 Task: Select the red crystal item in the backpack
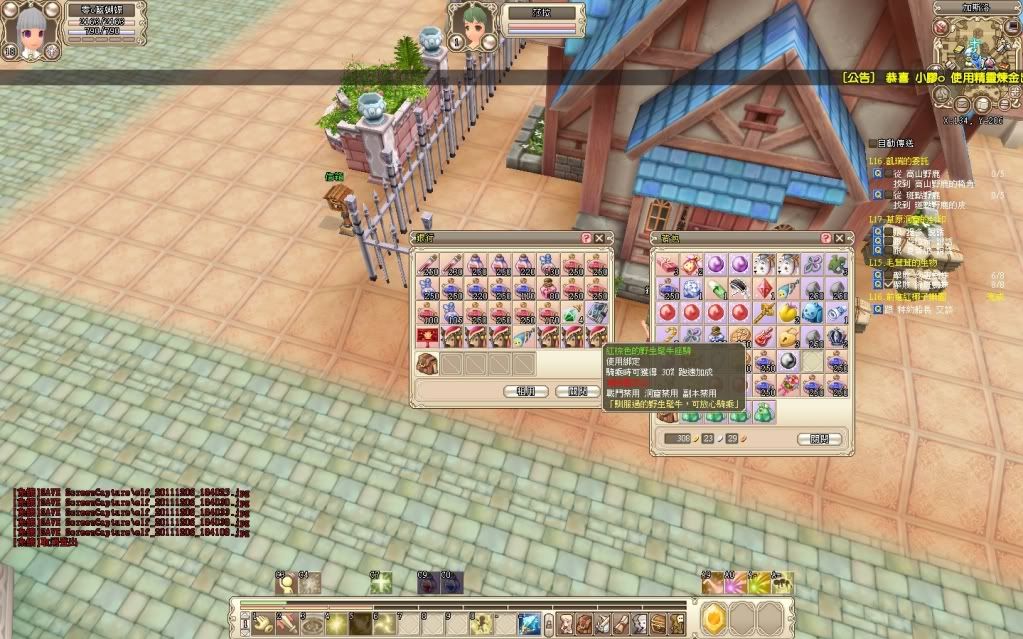pos(764,289)
